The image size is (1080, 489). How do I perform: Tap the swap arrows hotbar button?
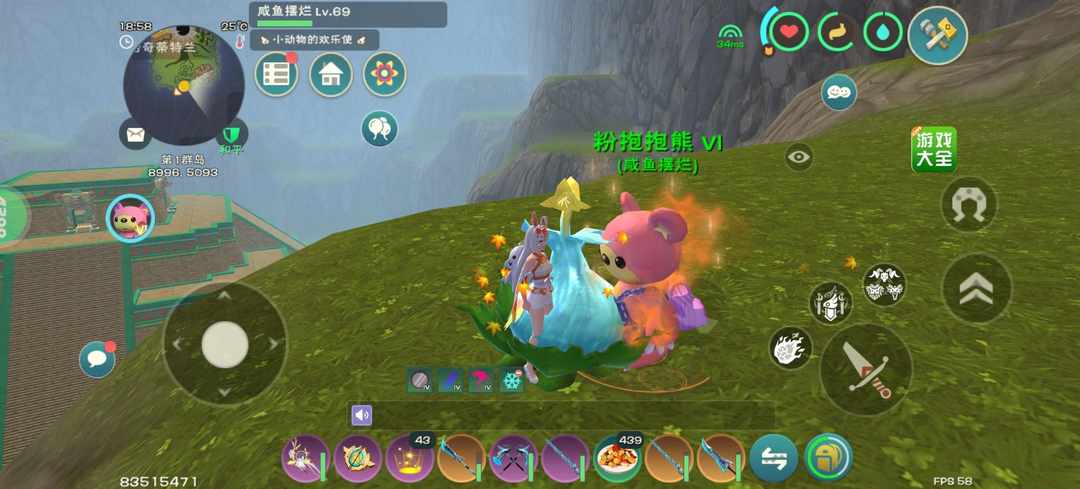coord(773,458)
